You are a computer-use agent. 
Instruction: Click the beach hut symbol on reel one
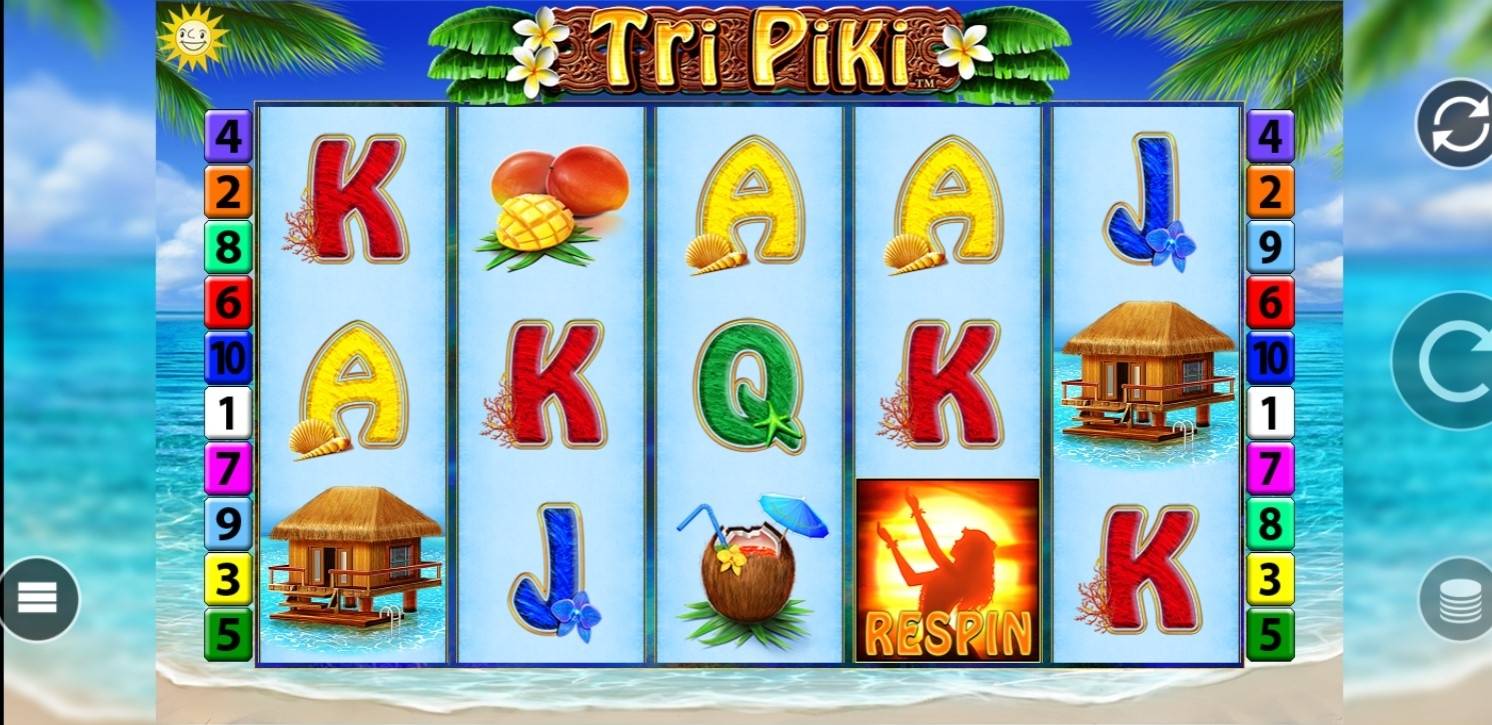coord(350,560)
